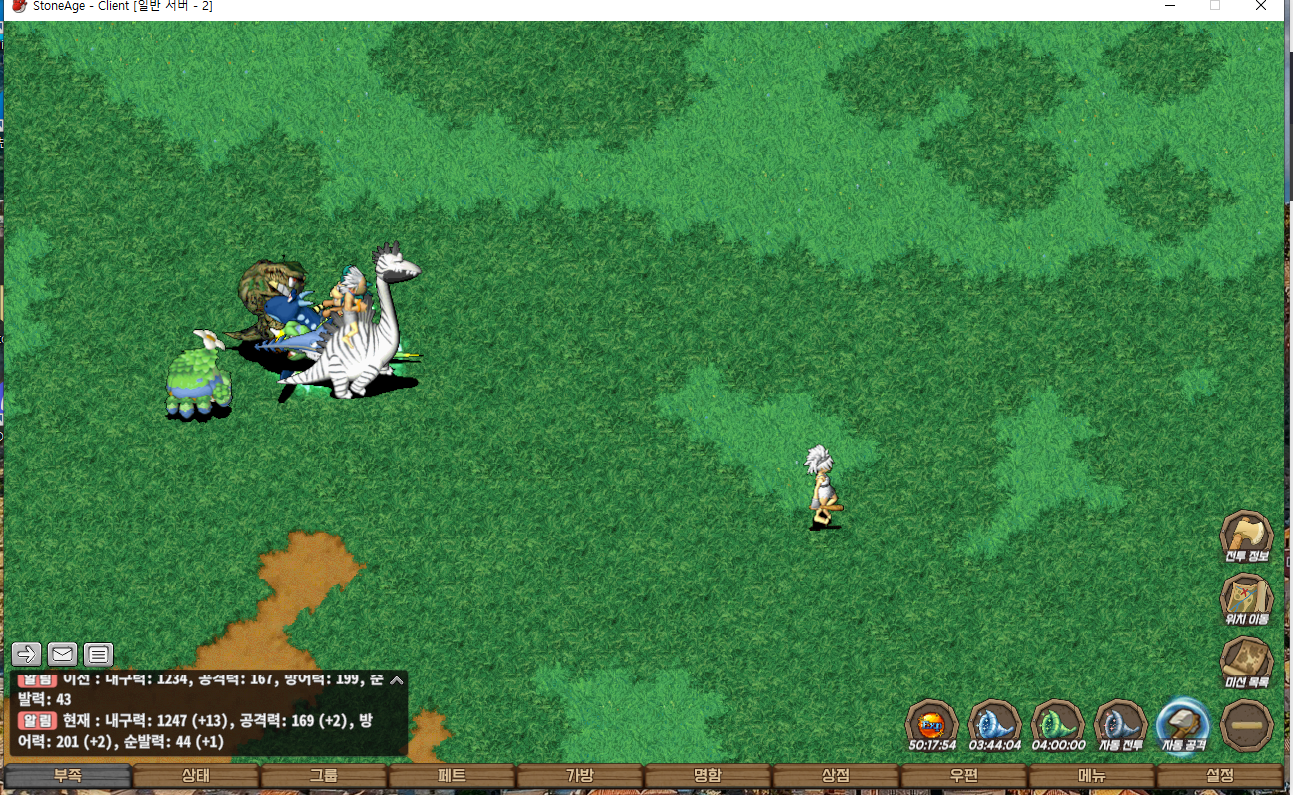Screen dimensions: 1293x795
Task: Expand the chat log with the up arrow
Action: pos(397,680)
